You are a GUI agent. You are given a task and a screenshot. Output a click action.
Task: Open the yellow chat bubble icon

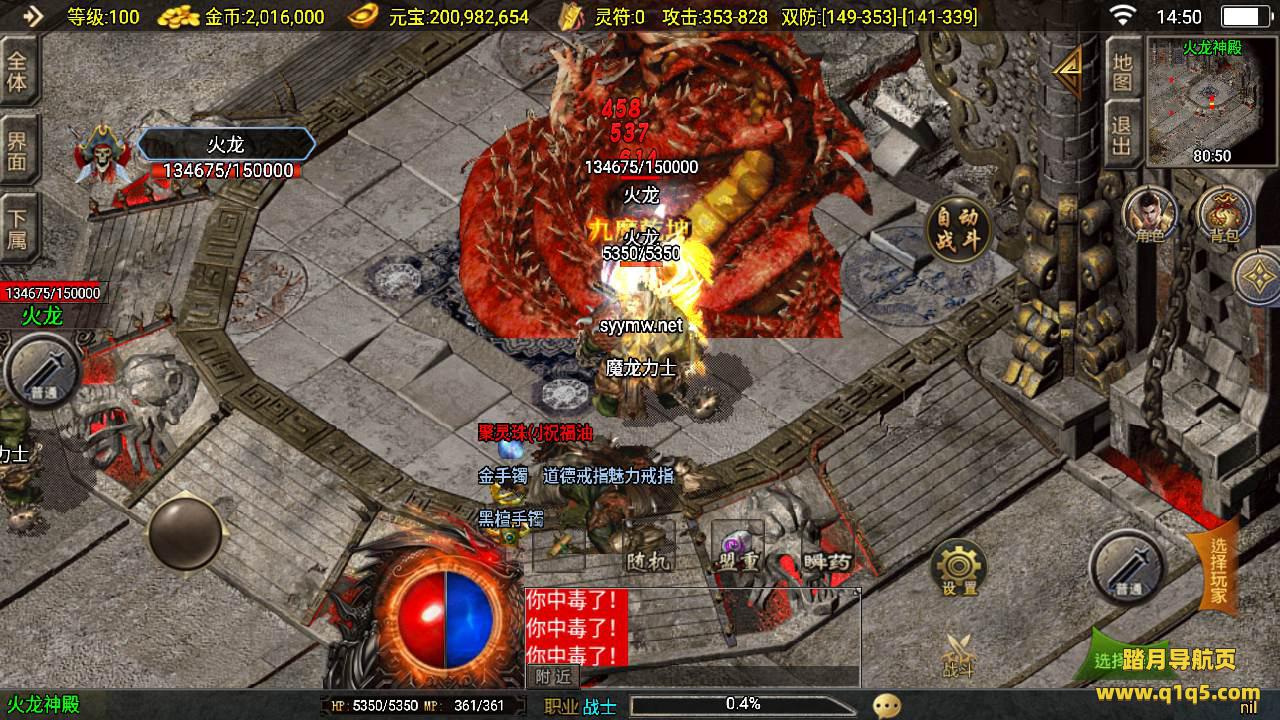[886, 706]
